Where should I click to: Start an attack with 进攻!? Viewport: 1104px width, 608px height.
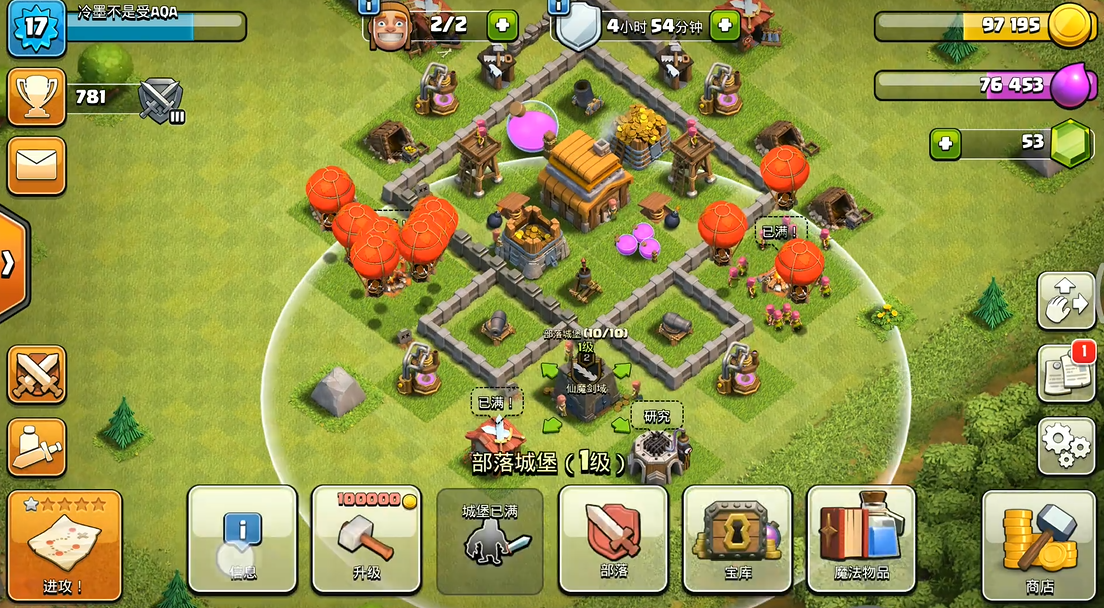point(64,544)
